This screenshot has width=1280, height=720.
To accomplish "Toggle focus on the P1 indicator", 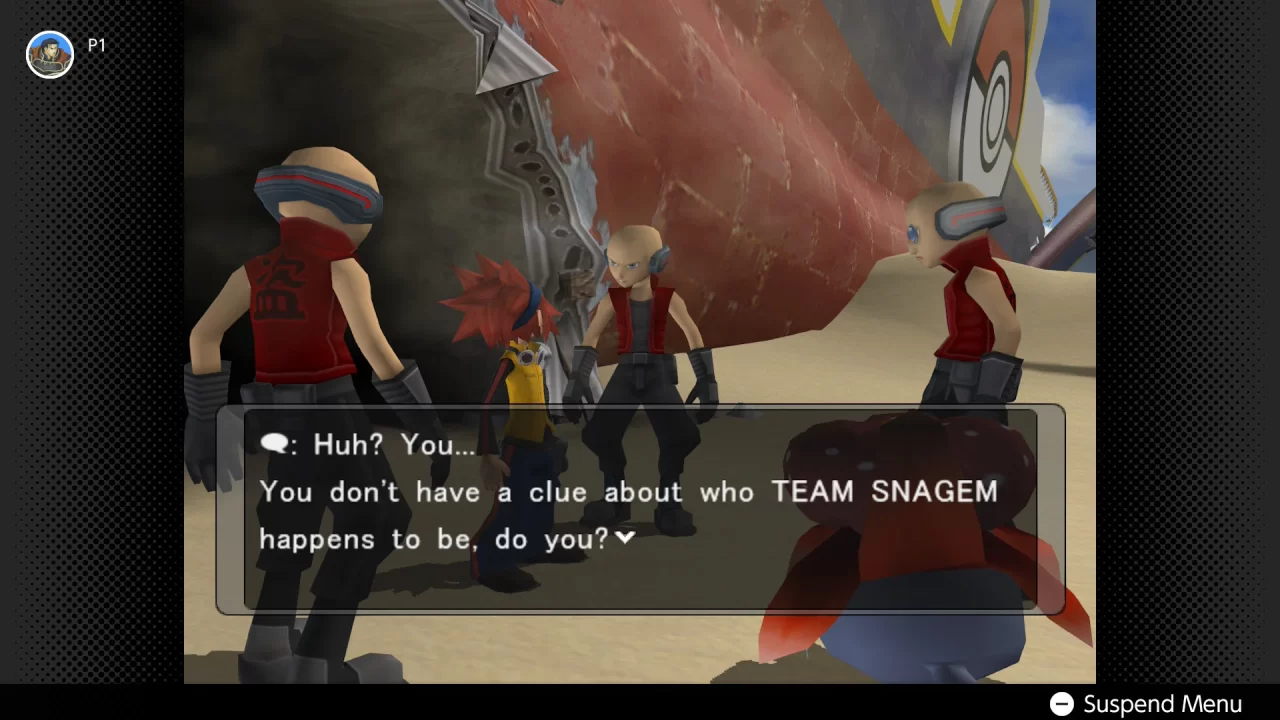I will (x=97, y=45).
